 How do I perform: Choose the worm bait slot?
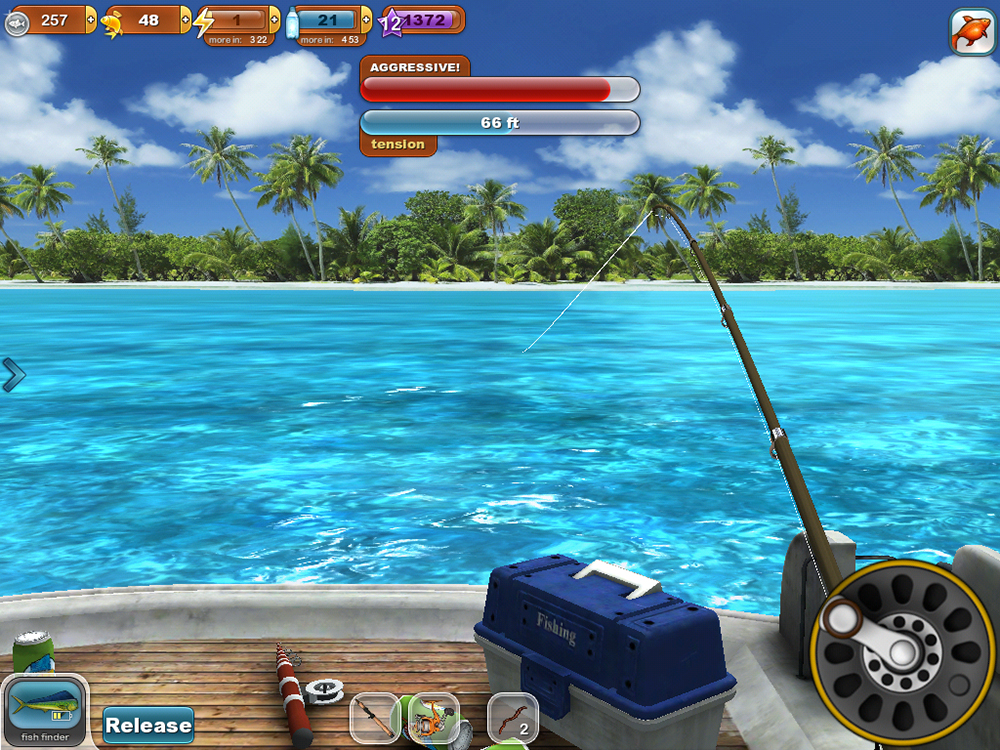tap(512, 718)
